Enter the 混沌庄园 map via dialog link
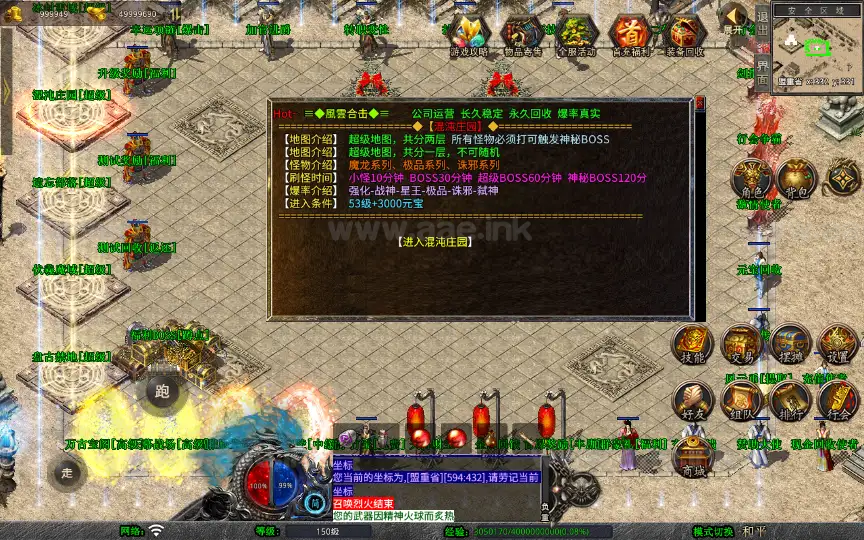The image size is (864, 540). (433, 242)
